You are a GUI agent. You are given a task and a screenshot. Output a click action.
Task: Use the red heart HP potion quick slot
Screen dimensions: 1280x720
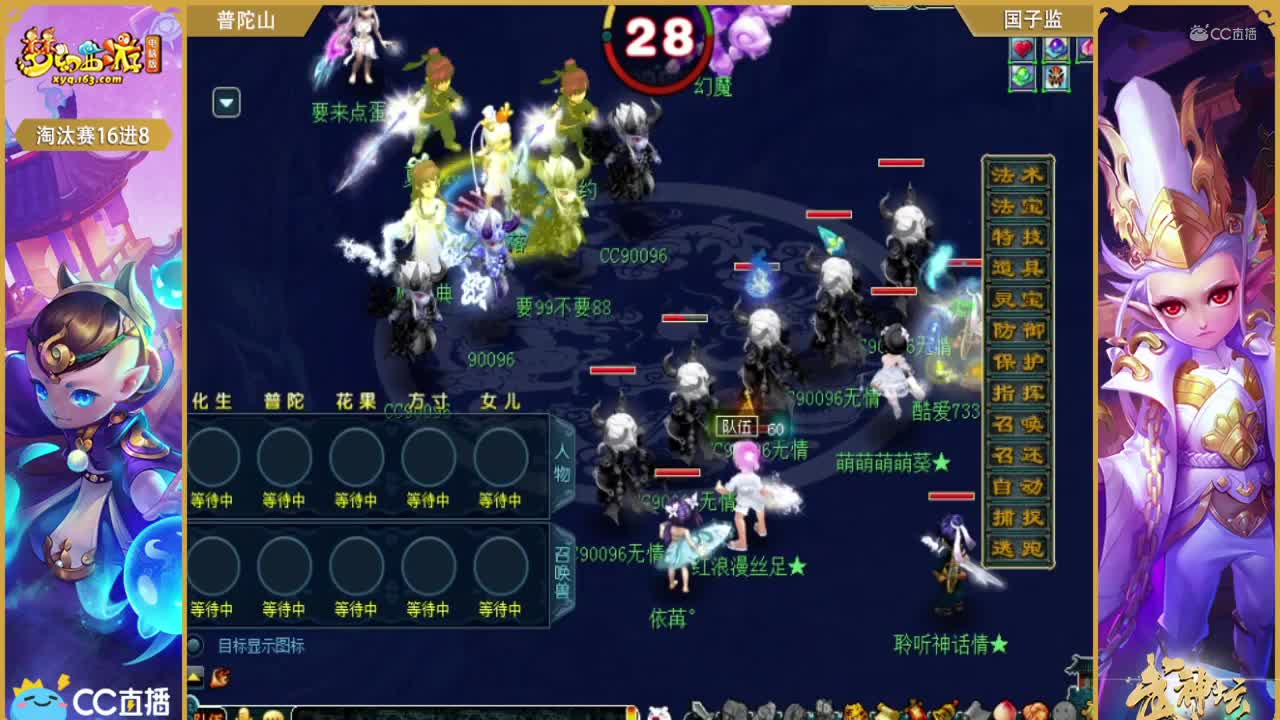[x=1023, y=50]
